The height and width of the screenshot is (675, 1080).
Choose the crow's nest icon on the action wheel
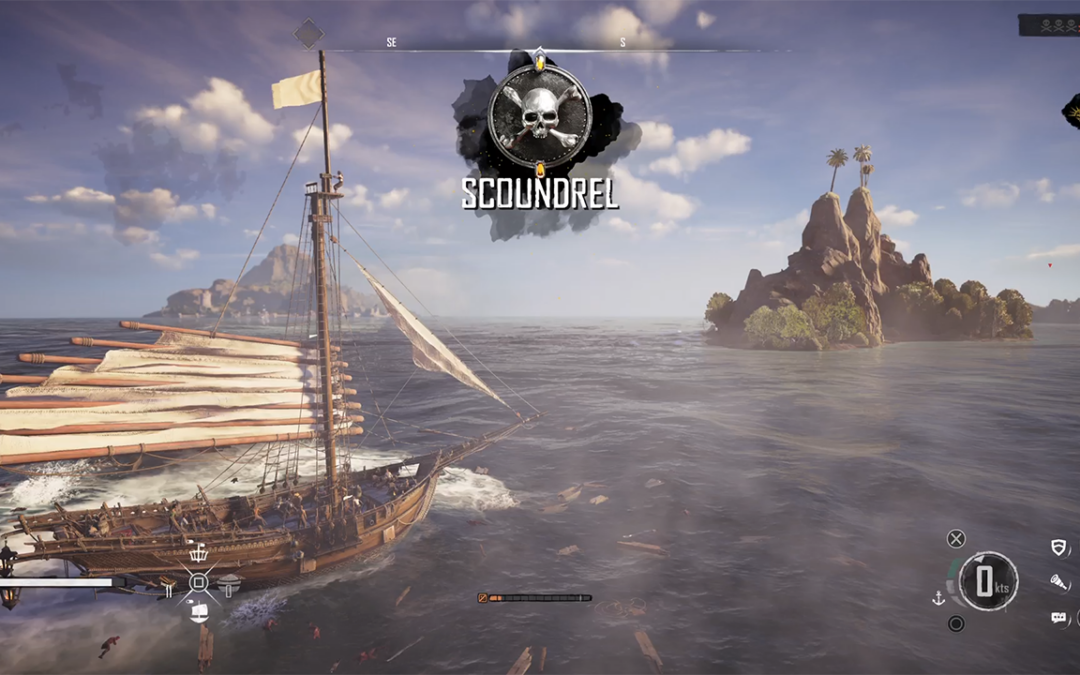198,553
